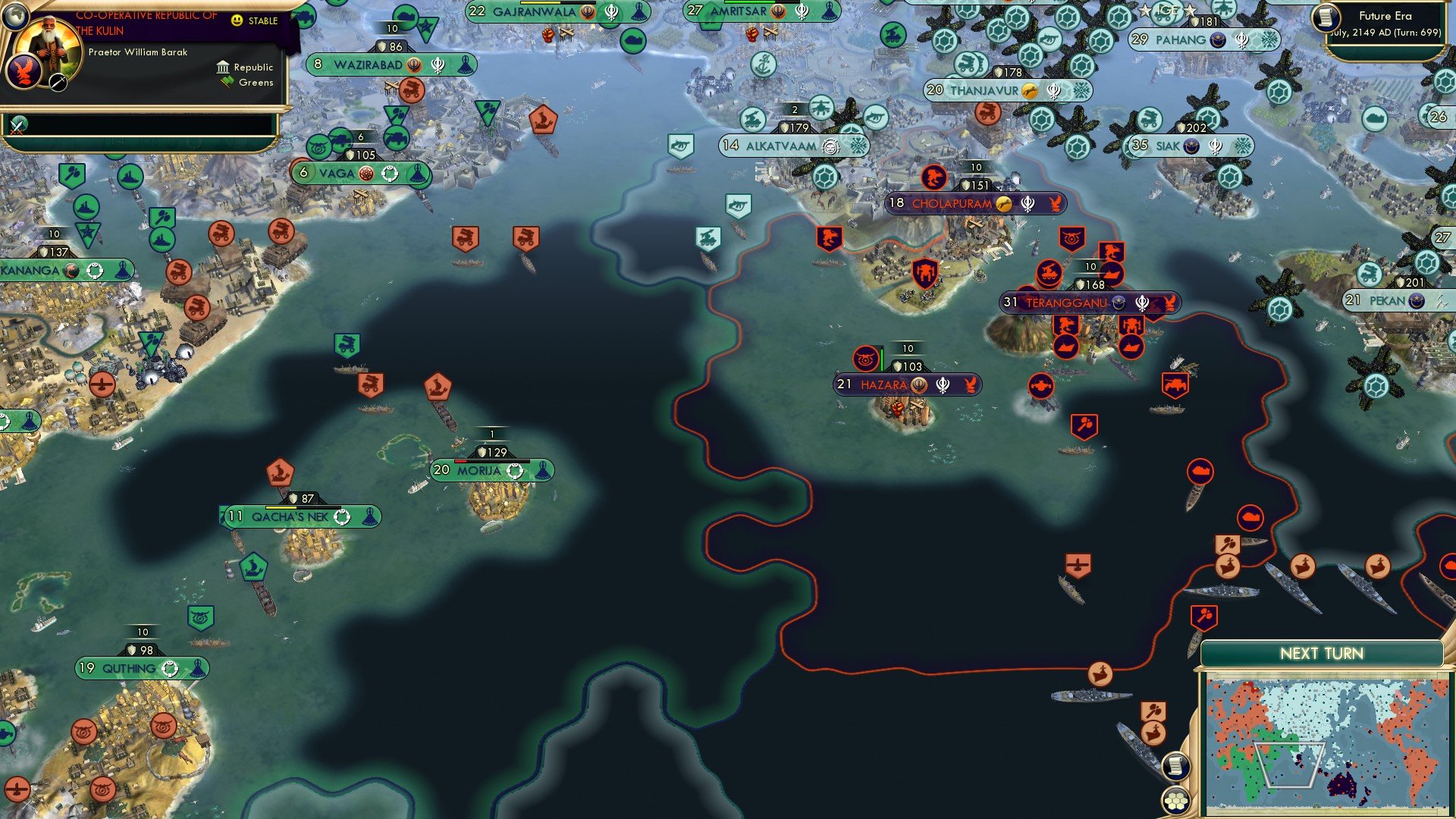Click the Sikhism religion icon on Hazara's banner
1456x819 pixels.
tap(942, 386)
